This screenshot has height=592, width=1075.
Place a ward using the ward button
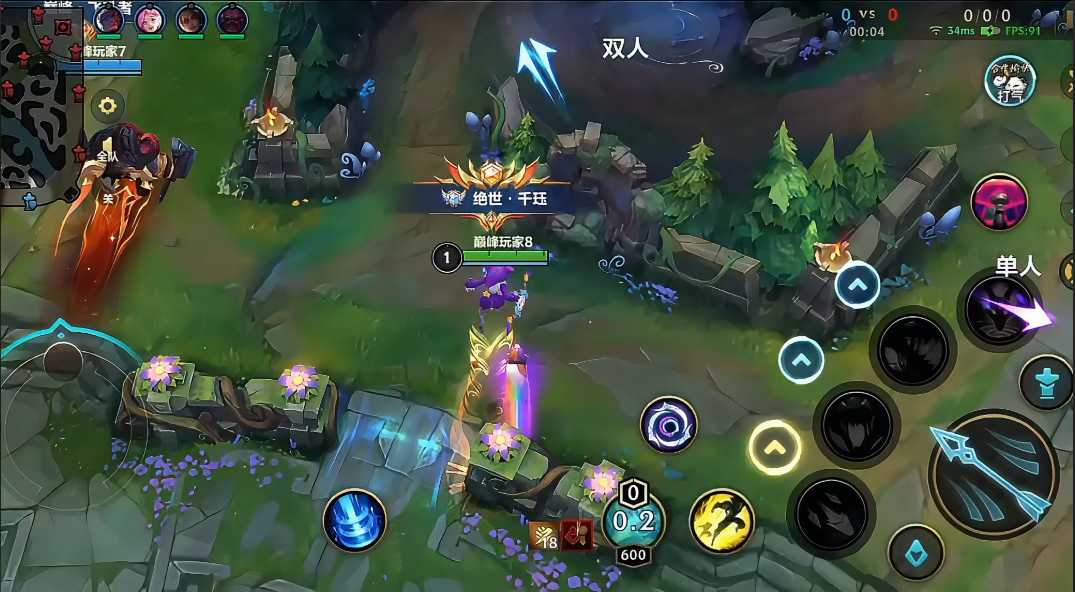click(1045, 383)
